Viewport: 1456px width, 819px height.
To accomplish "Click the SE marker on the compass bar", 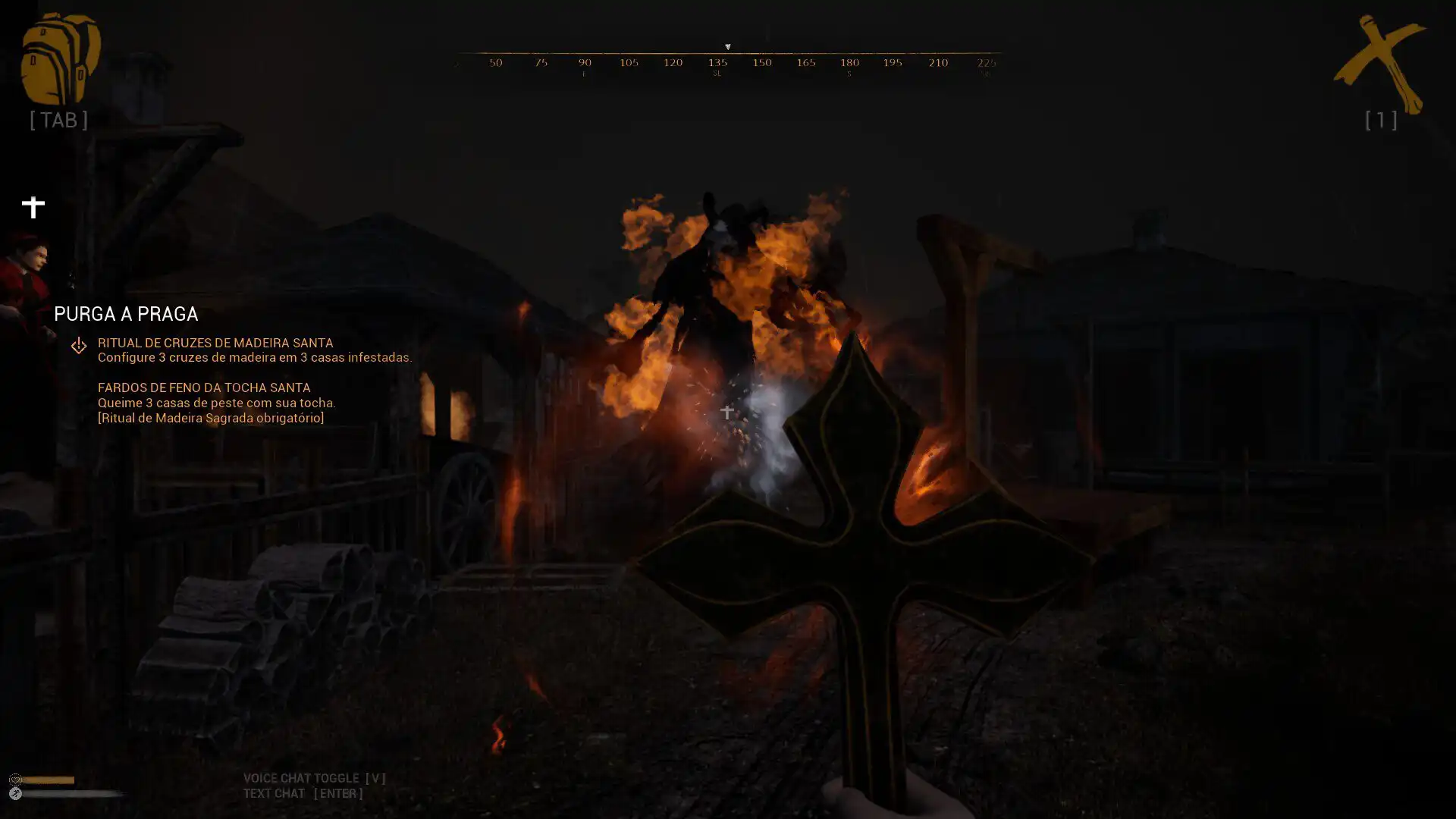I will pos(716,72).
